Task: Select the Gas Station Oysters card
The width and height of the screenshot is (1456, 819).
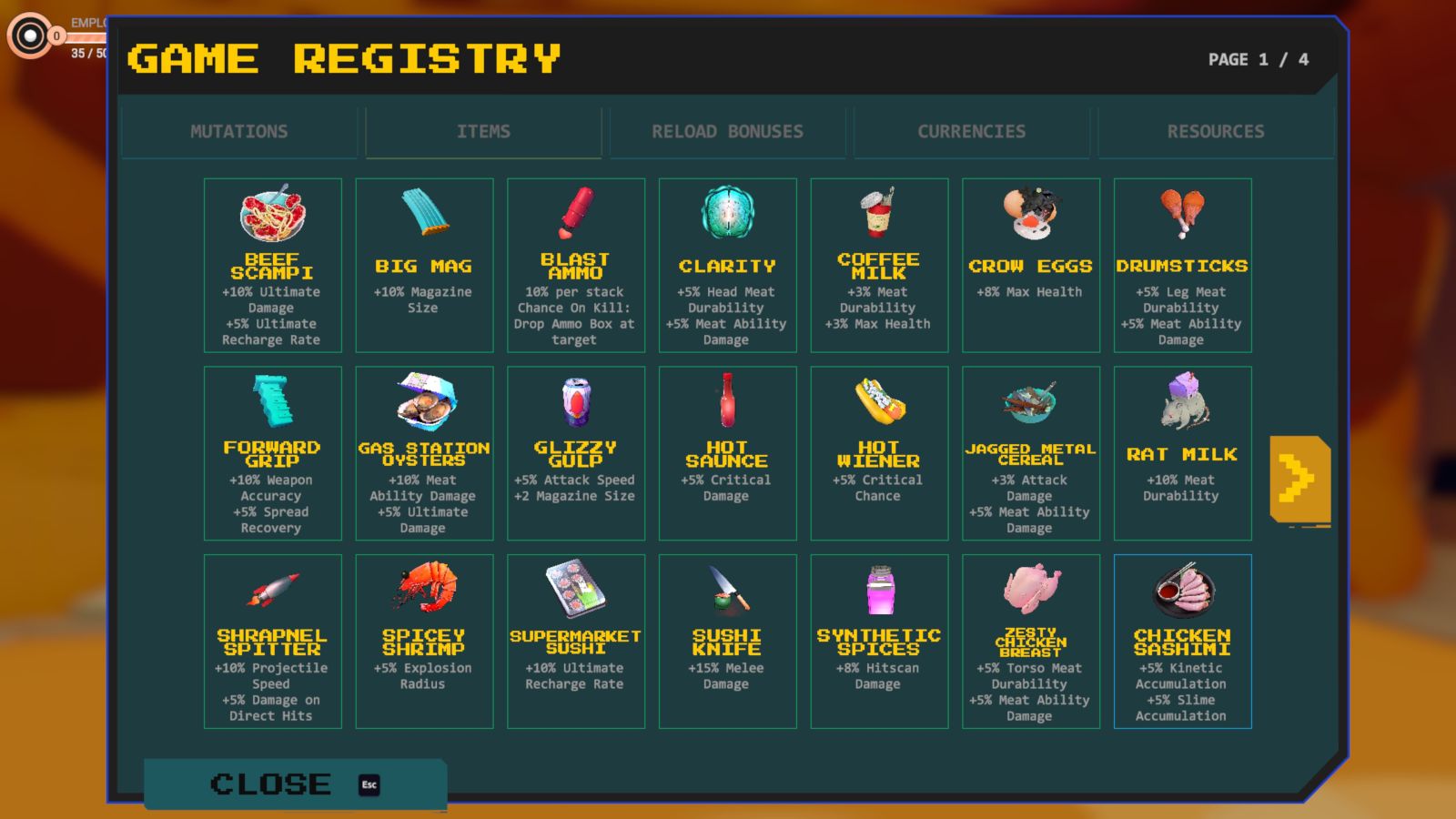Action: click(x=424, y=453)
